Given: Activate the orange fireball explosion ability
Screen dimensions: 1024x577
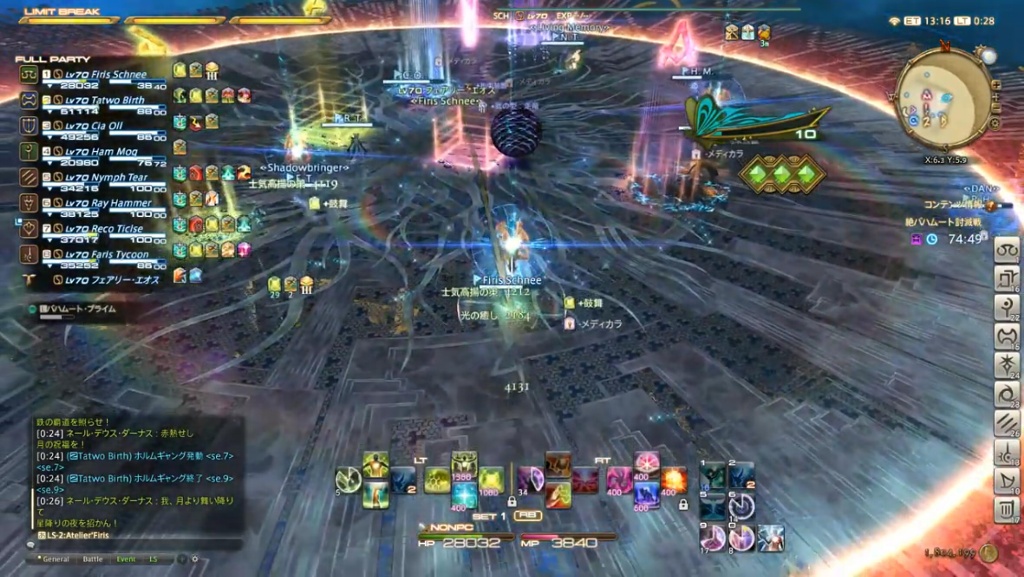Looking at the screenshot, I should pos(673,478).
